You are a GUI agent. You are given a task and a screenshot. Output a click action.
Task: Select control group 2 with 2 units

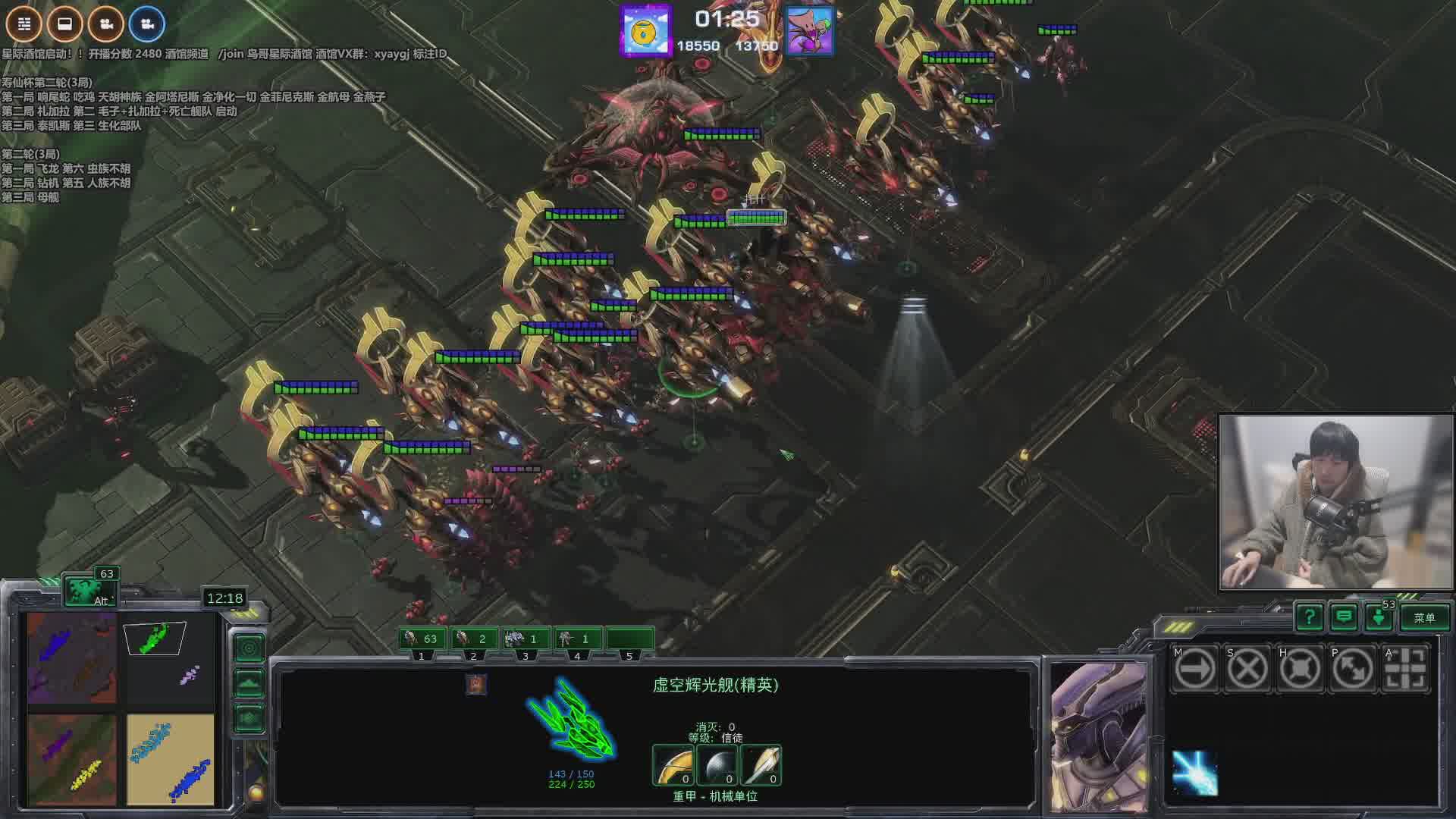pos(474,639)
